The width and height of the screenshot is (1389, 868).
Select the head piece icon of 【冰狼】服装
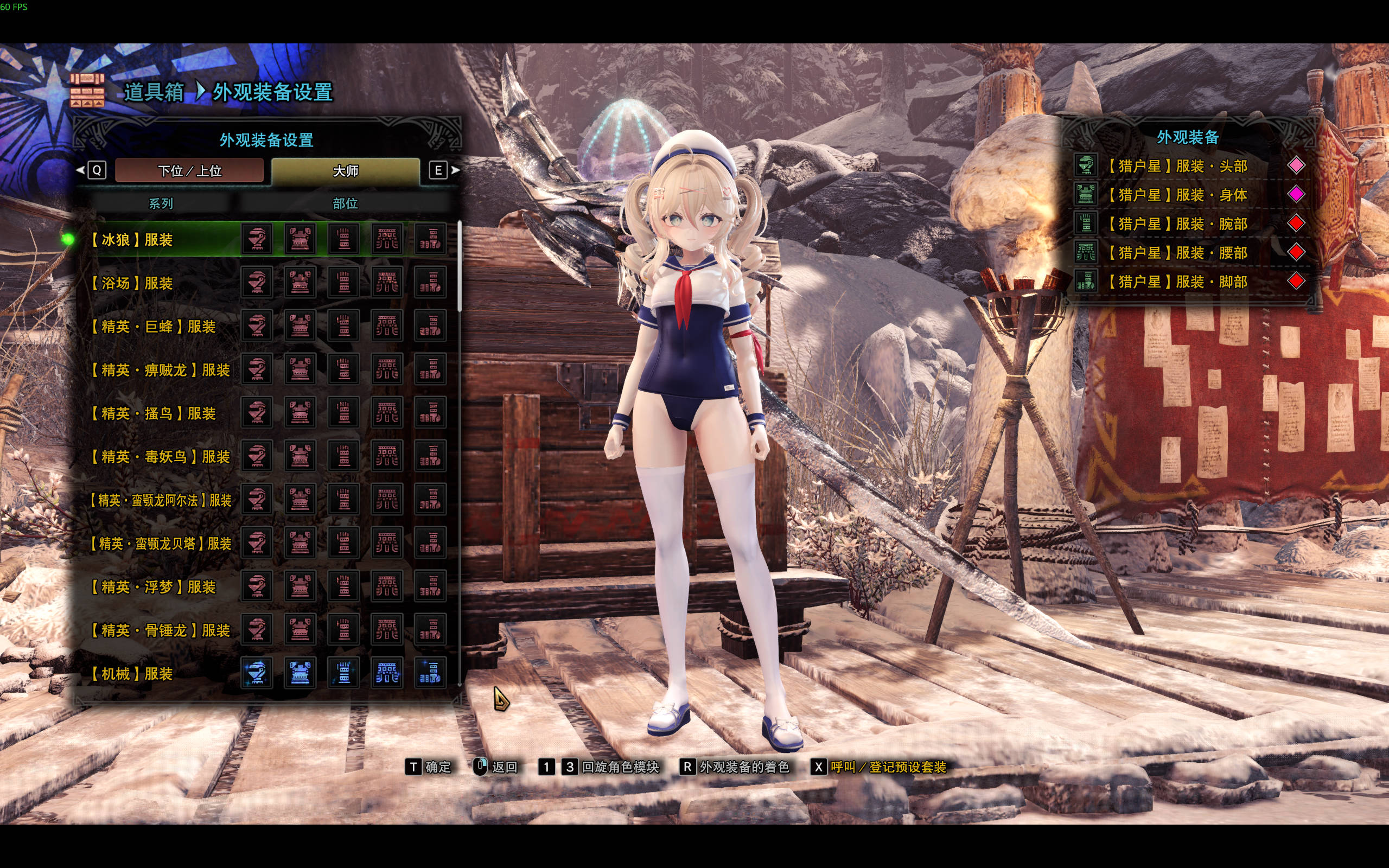pyautogui.click(x=257, y=240)
